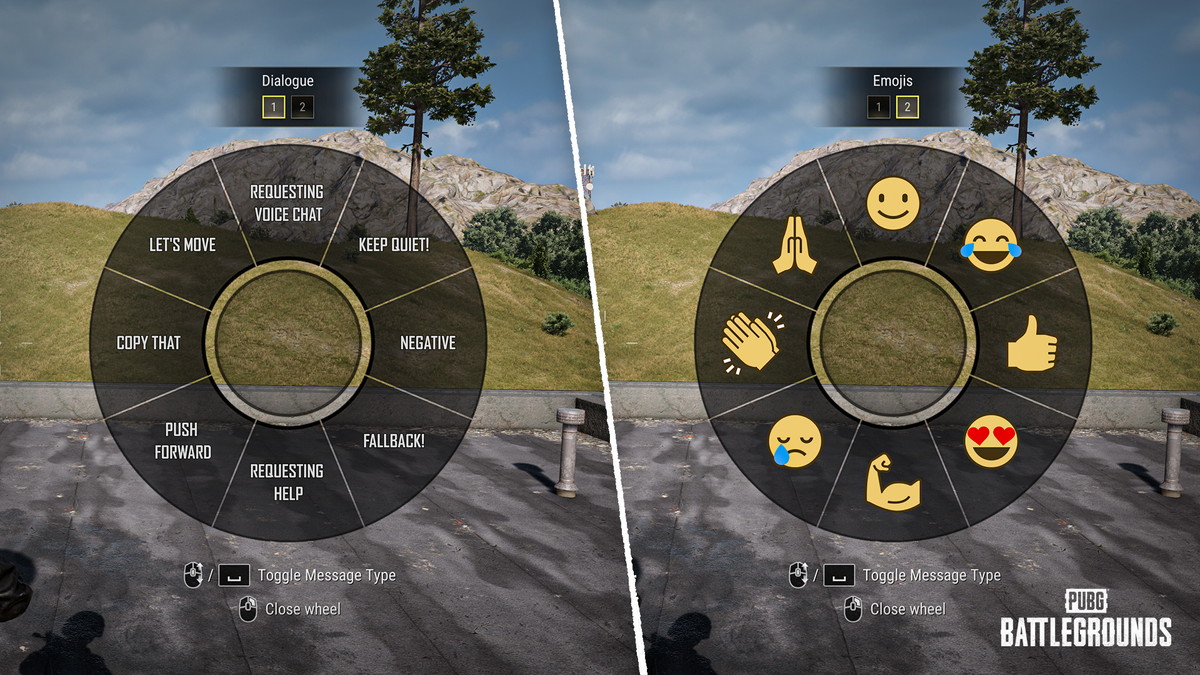The height and width of the screenshot is (675, 1200).
Task: Pick the flexed bicep emoji
Action: pos(892,483)
